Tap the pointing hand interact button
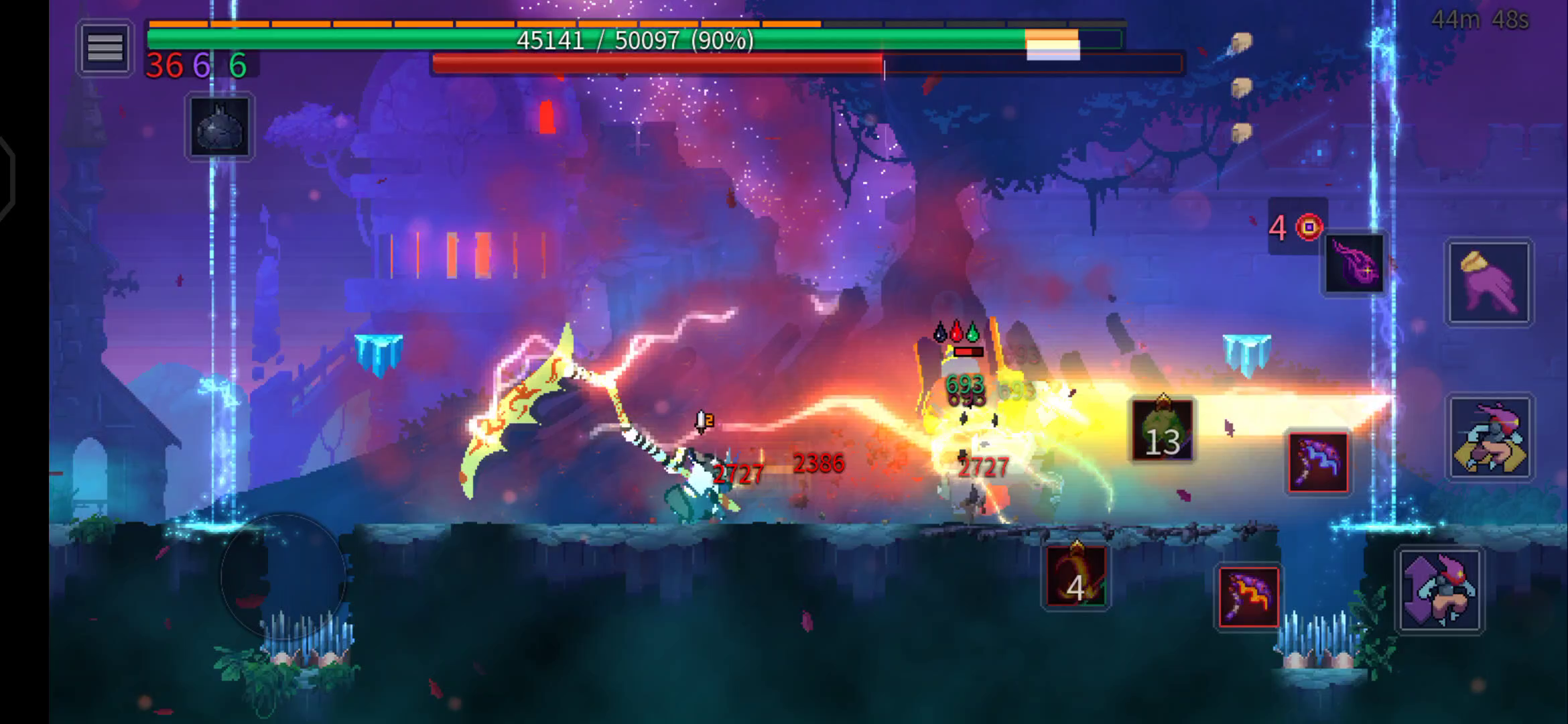This screenshot has width=1568, height=724. click(1488, 282)
